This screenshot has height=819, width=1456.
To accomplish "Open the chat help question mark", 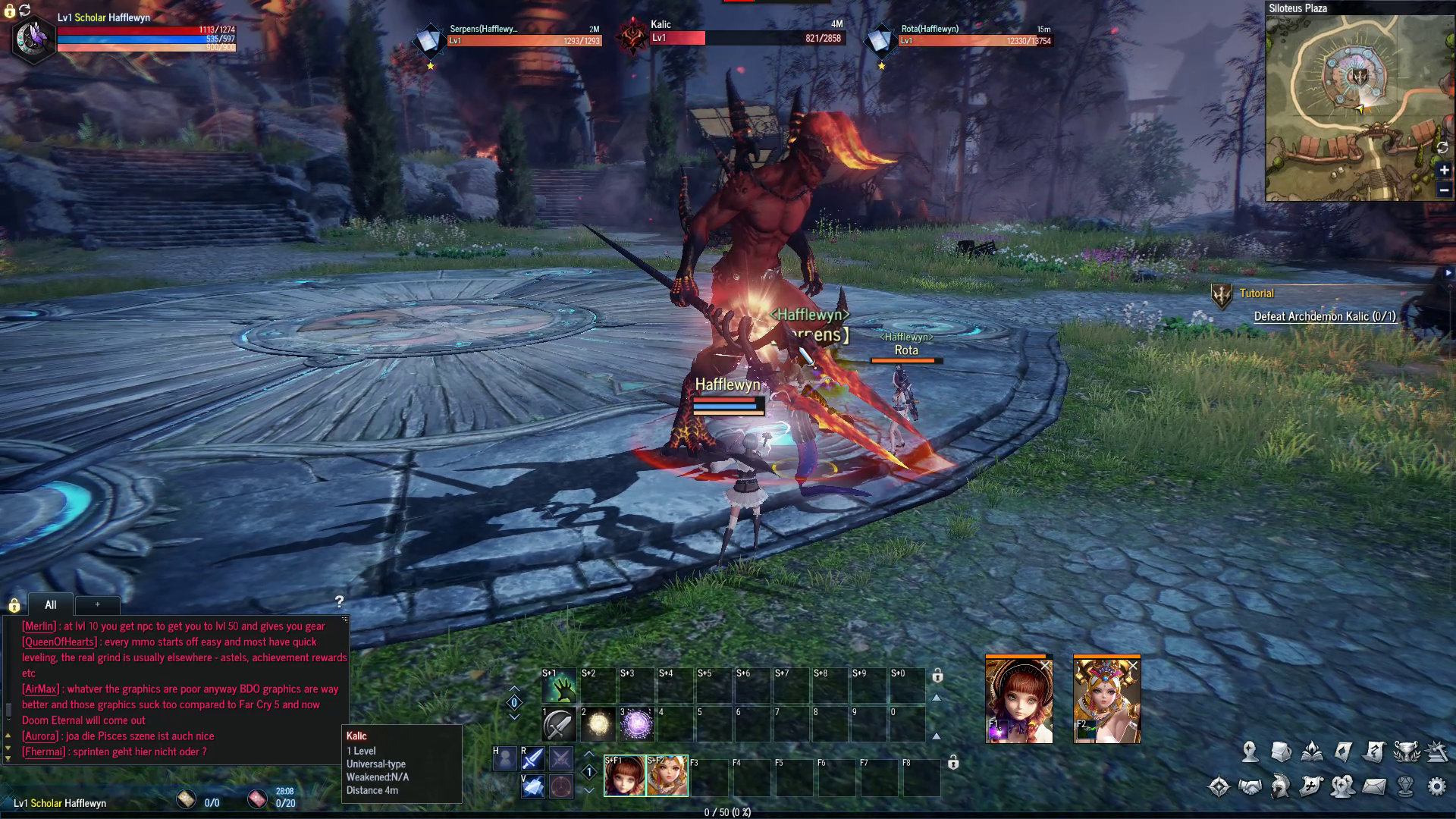I will (x=339, y=602).
